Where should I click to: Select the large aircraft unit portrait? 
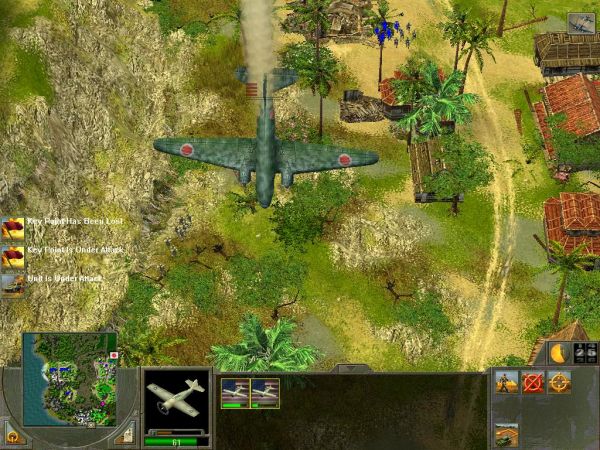point(177,398)
